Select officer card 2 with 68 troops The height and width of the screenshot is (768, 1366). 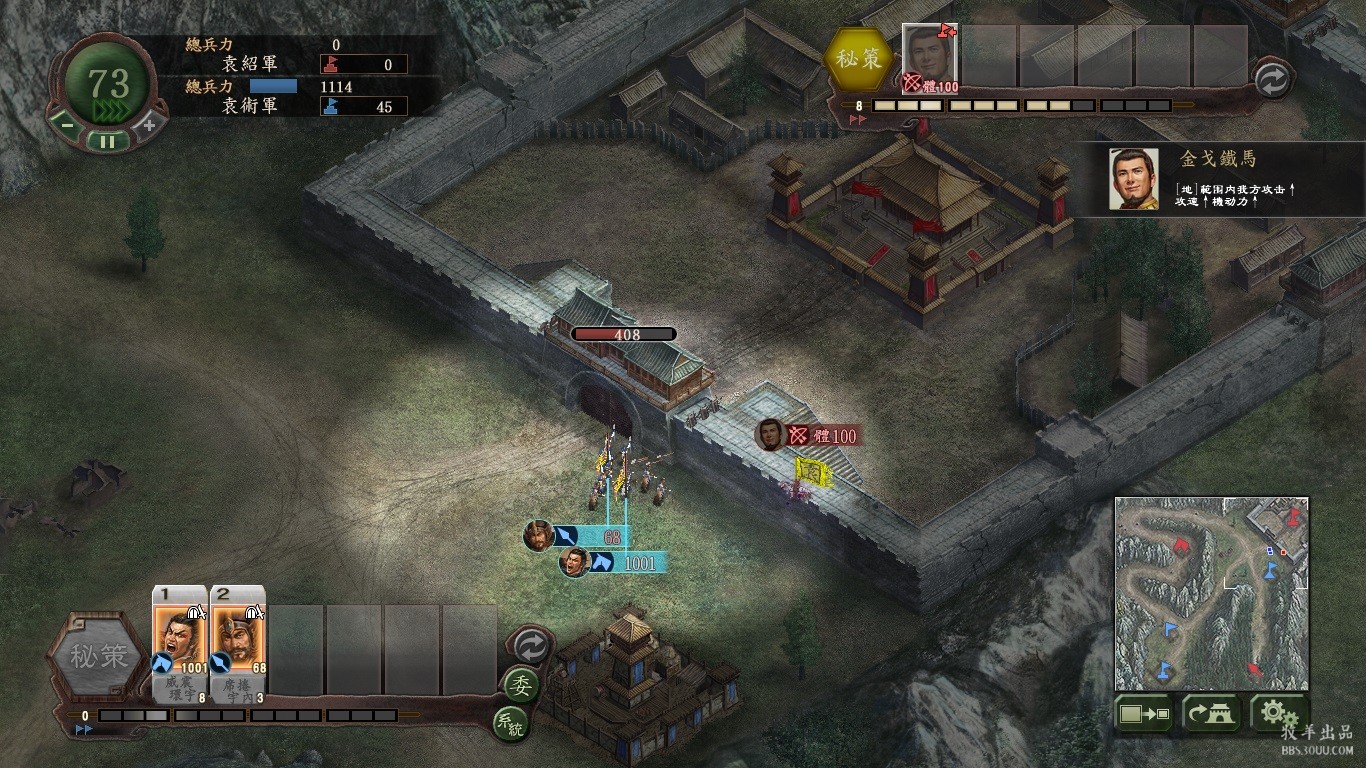point(238,638)
